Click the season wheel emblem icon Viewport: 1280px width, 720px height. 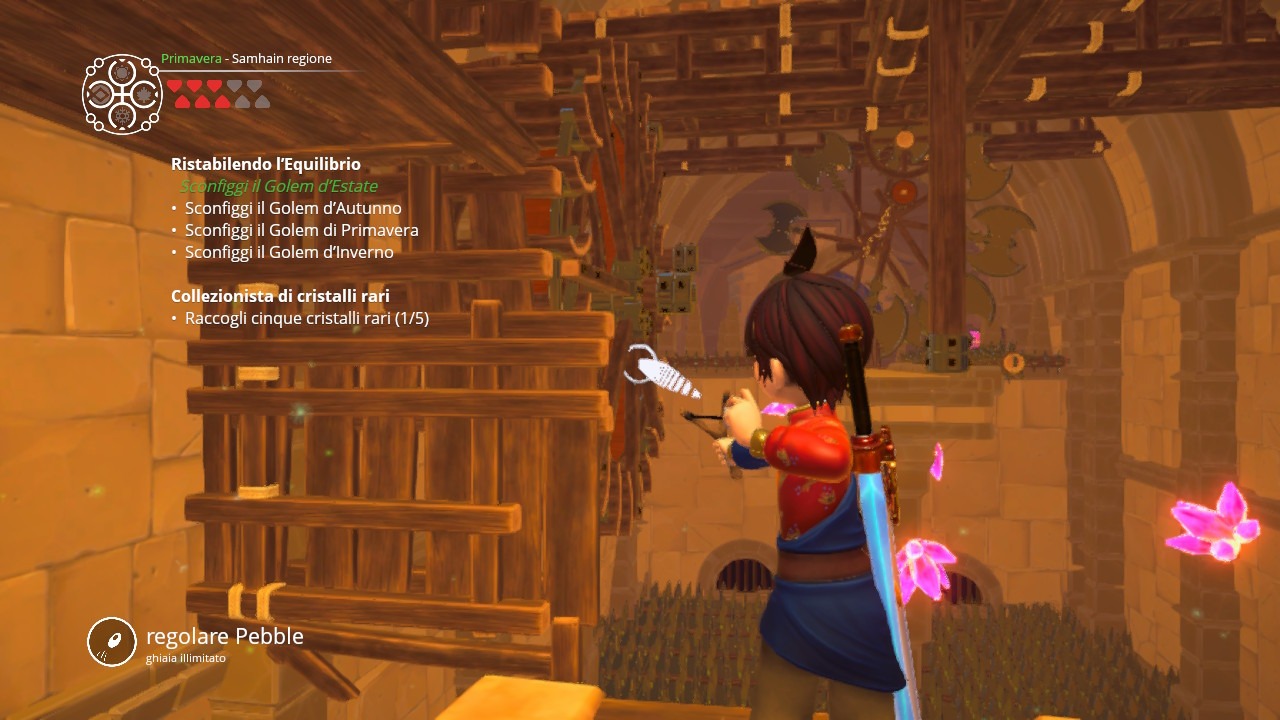(x=122, y=94)
